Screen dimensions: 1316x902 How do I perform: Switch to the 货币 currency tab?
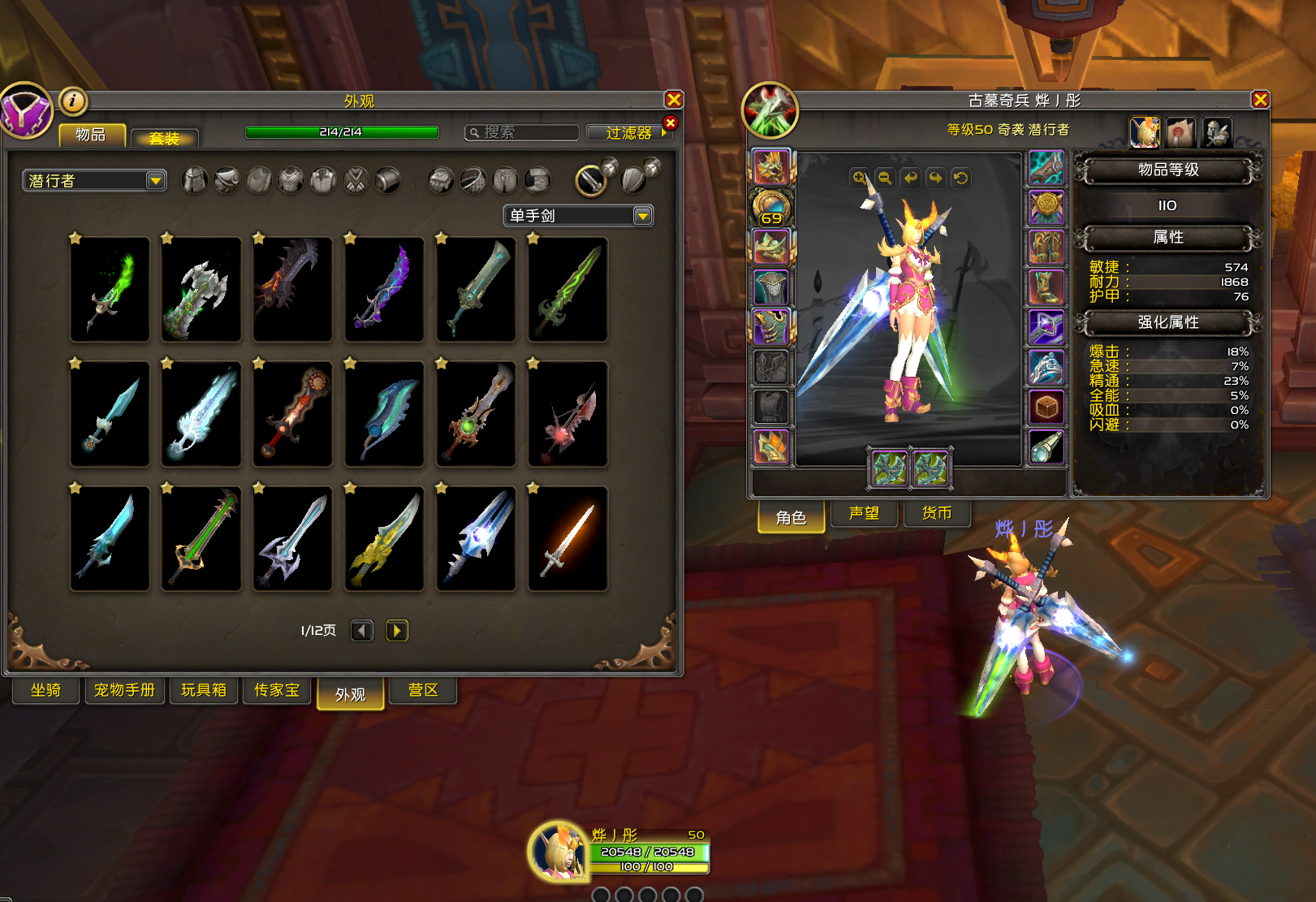pos(936,513)
